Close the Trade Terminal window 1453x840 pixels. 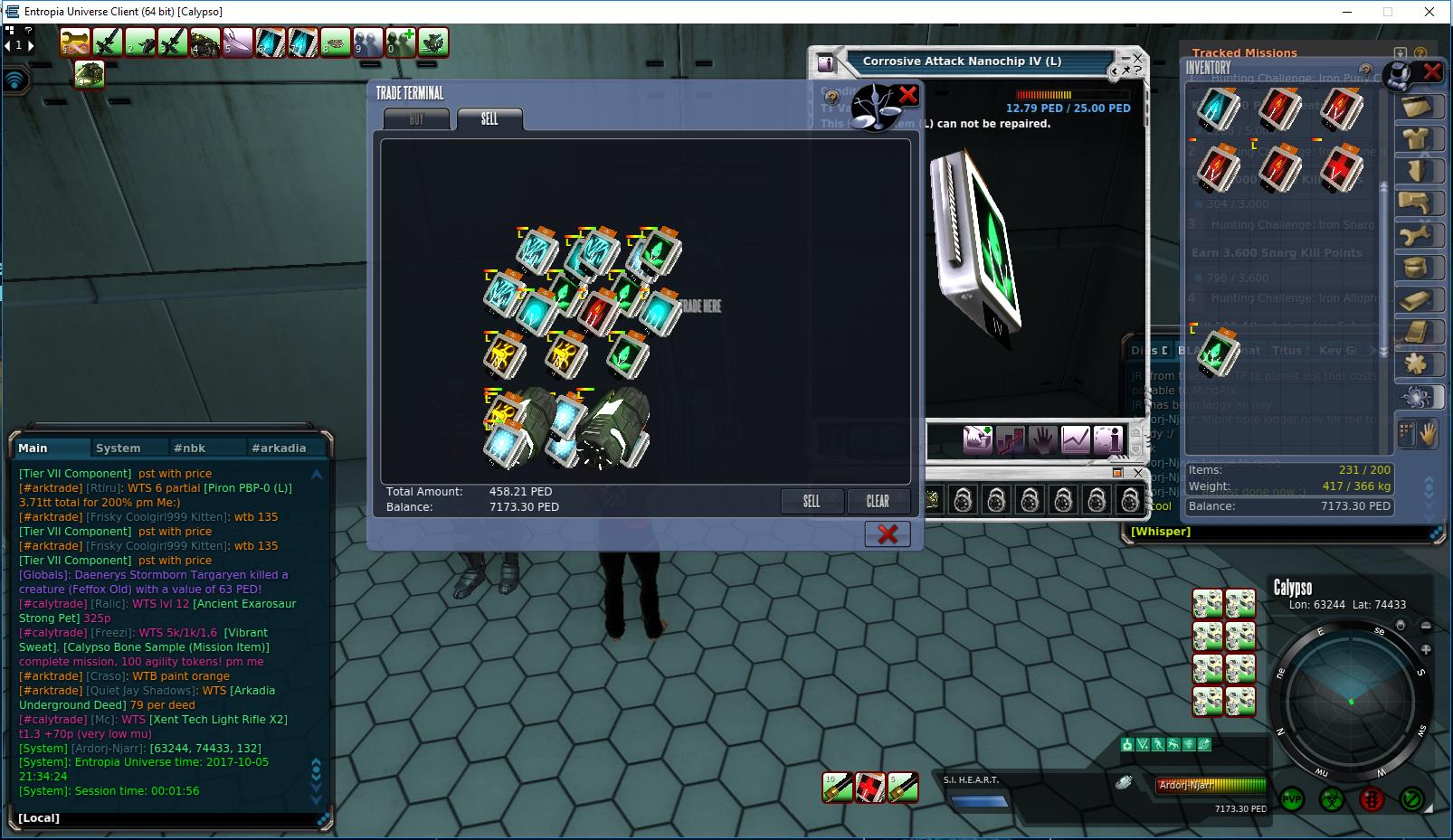pos(888,534)
